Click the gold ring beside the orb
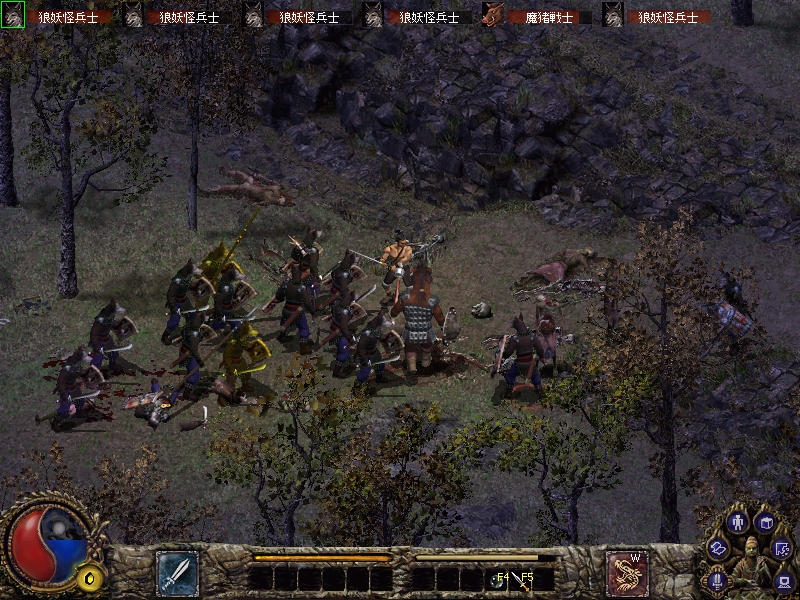The width and height of the screenshot is (800, 600). (92, 577)
